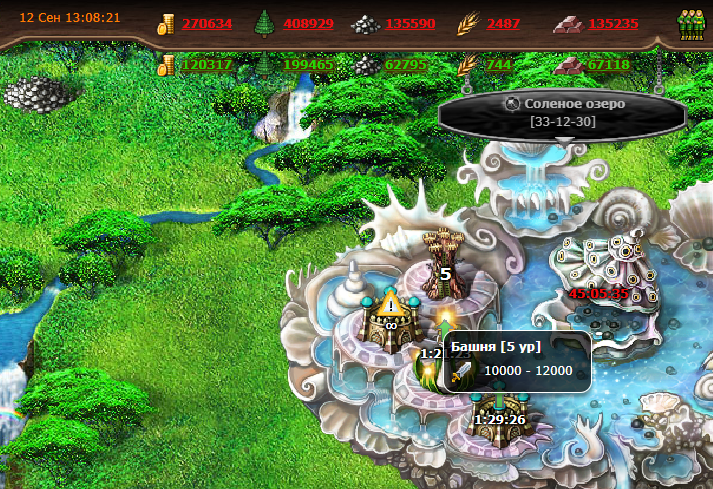The width and height of the screenshot is (713, 489).
Task: Open the army troops icon
Action: click(x=691, y=24)
